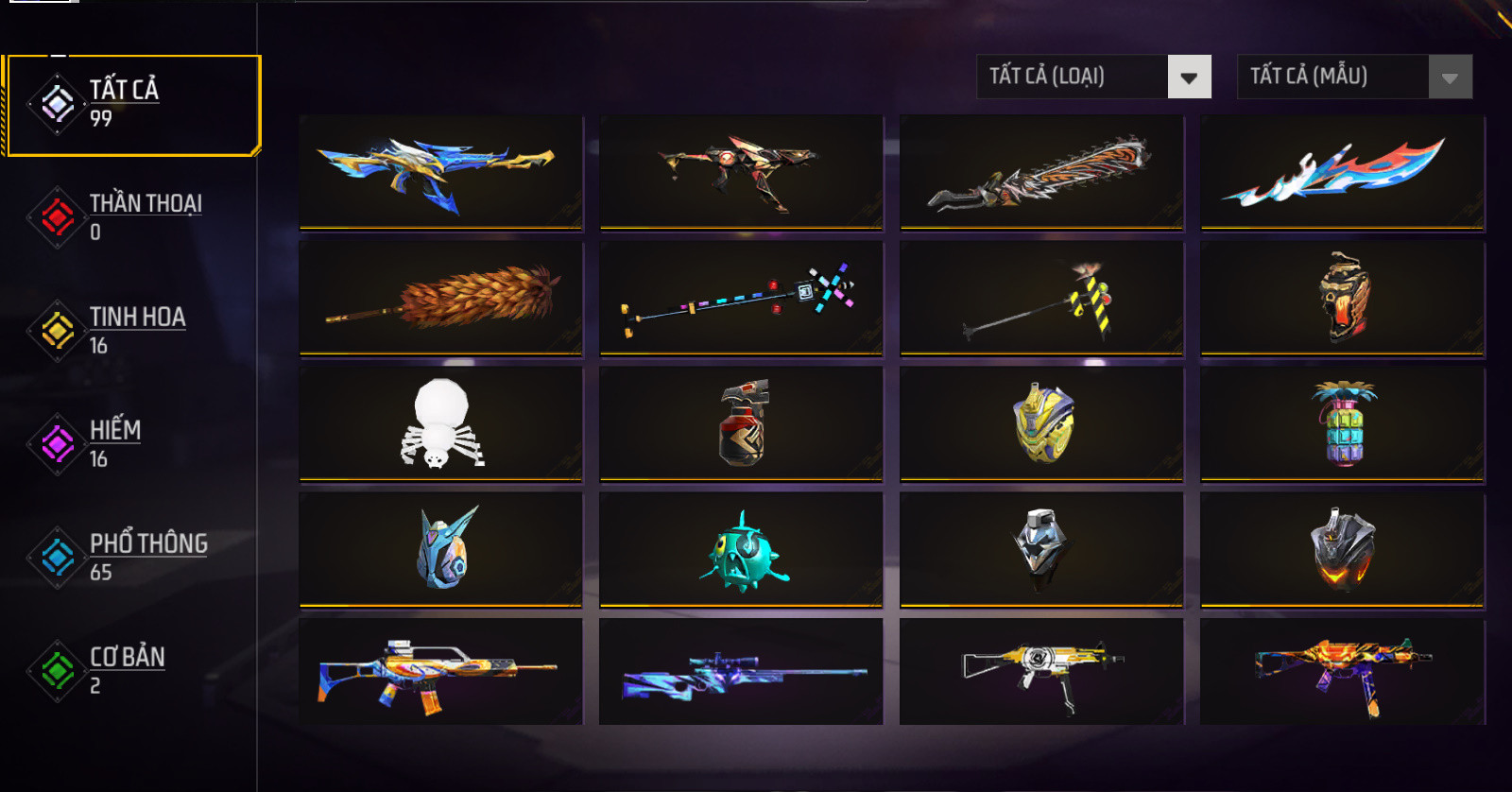Select the blue horned mask grenade skin
Screen dimensions: 1512x792
[x=440, y=549]
